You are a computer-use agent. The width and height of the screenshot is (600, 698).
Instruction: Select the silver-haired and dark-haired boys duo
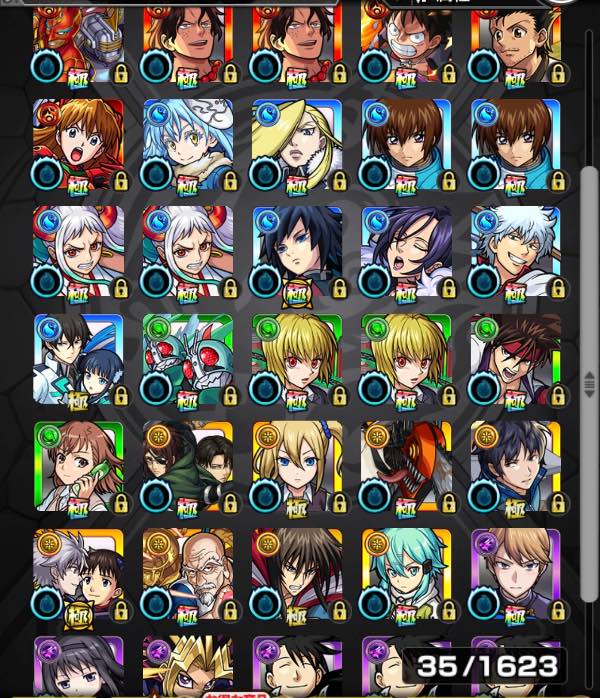(x=79, y=574)
